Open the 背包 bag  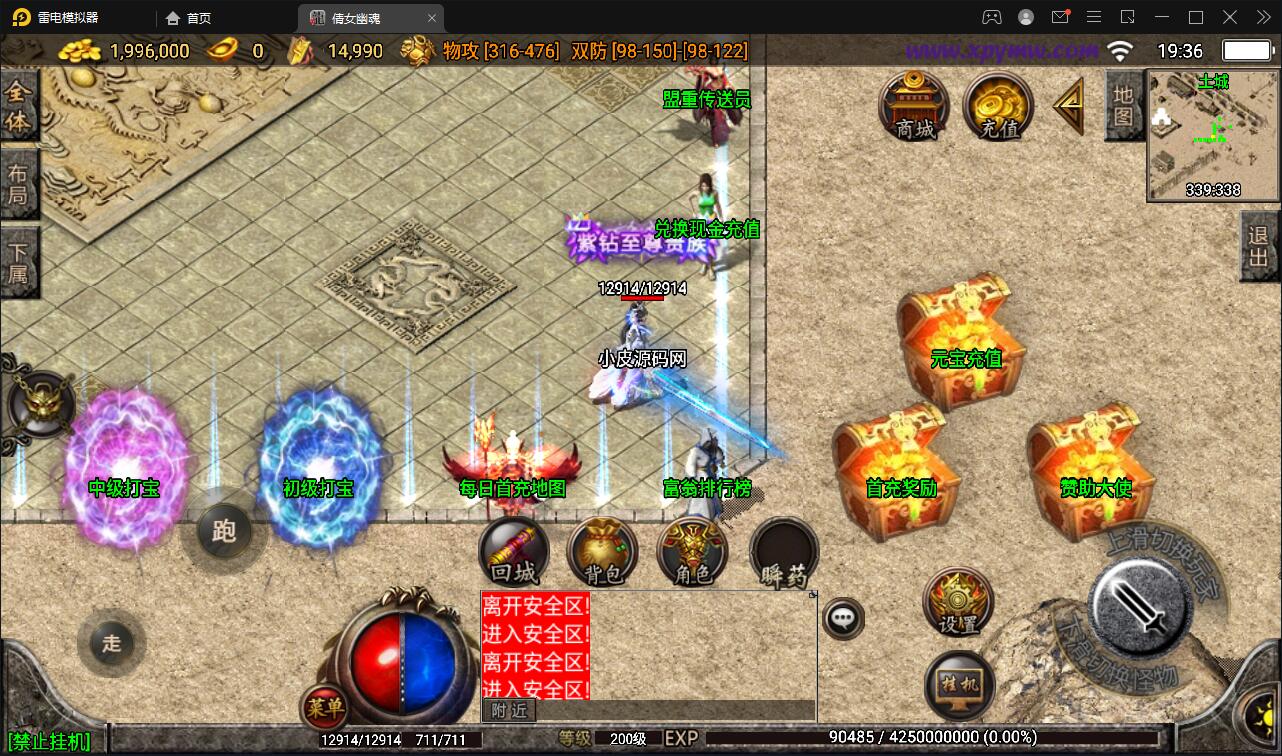tap(602, 552)
